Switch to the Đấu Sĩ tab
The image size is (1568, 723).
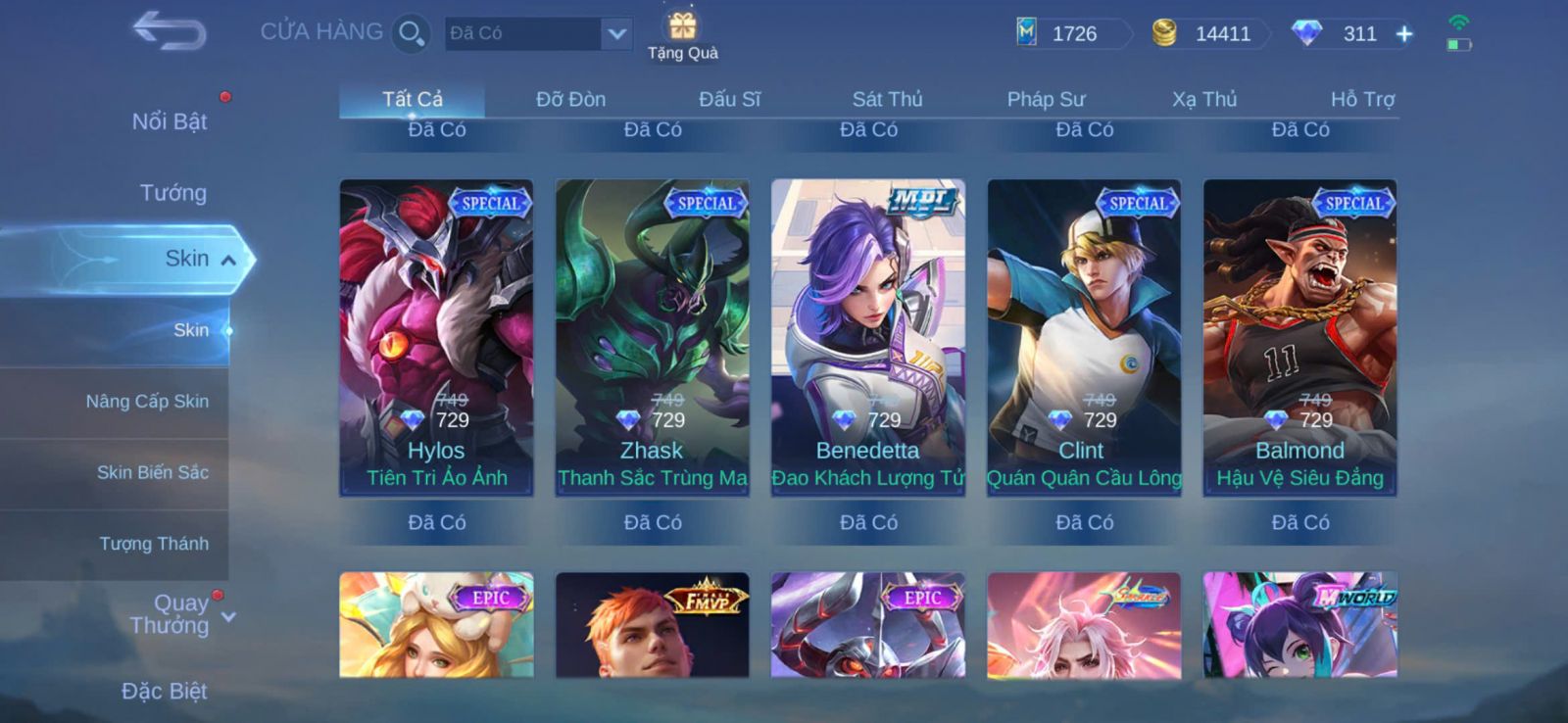click(729, 99)
